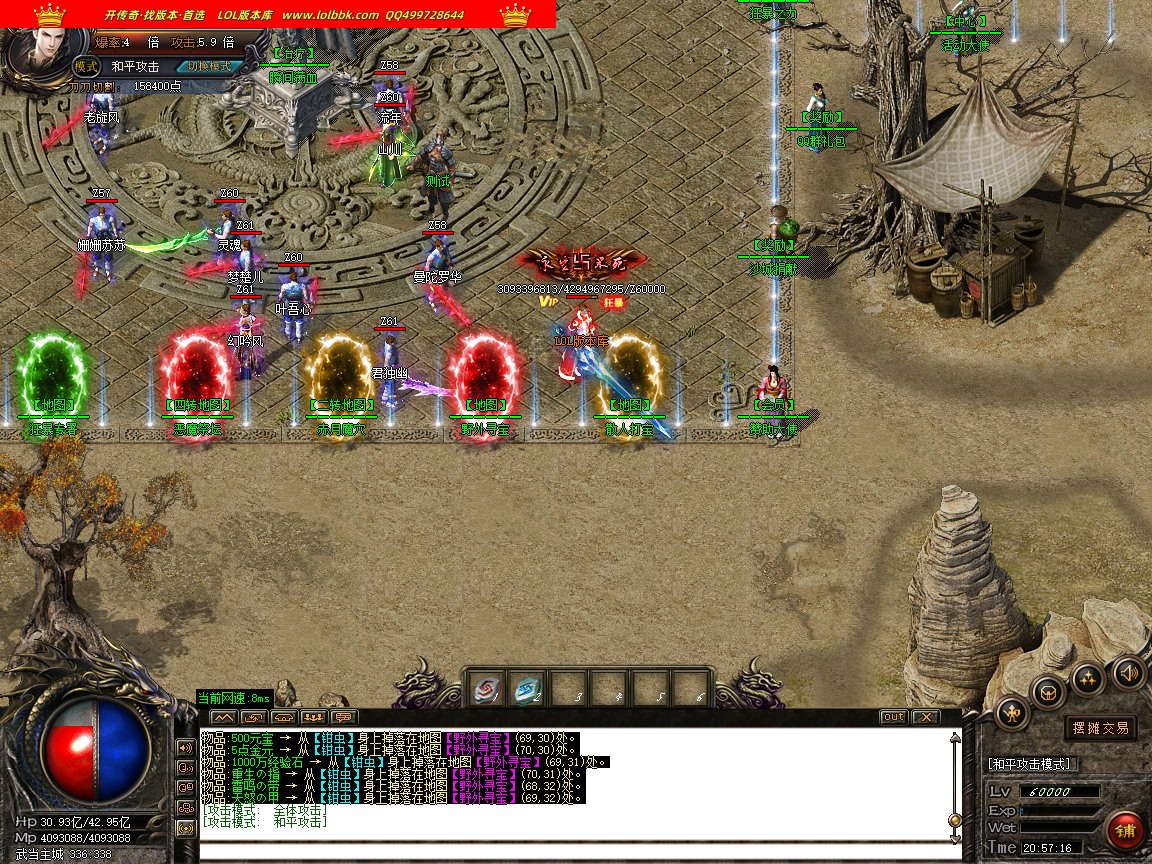
Task: Open the bag chest icon
Action: click(x=1048, y=691)
